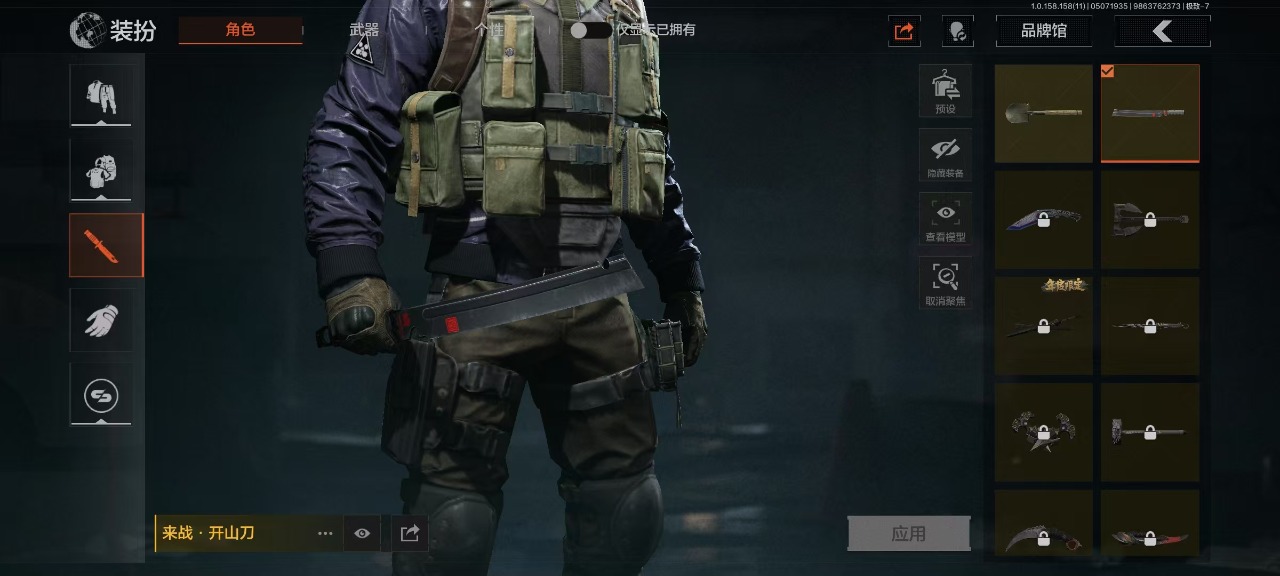The width and height of the screenshot is (1280, 576).
Task: Click the eye preview icon beside the machete name
Action: [x=362, y=534]
